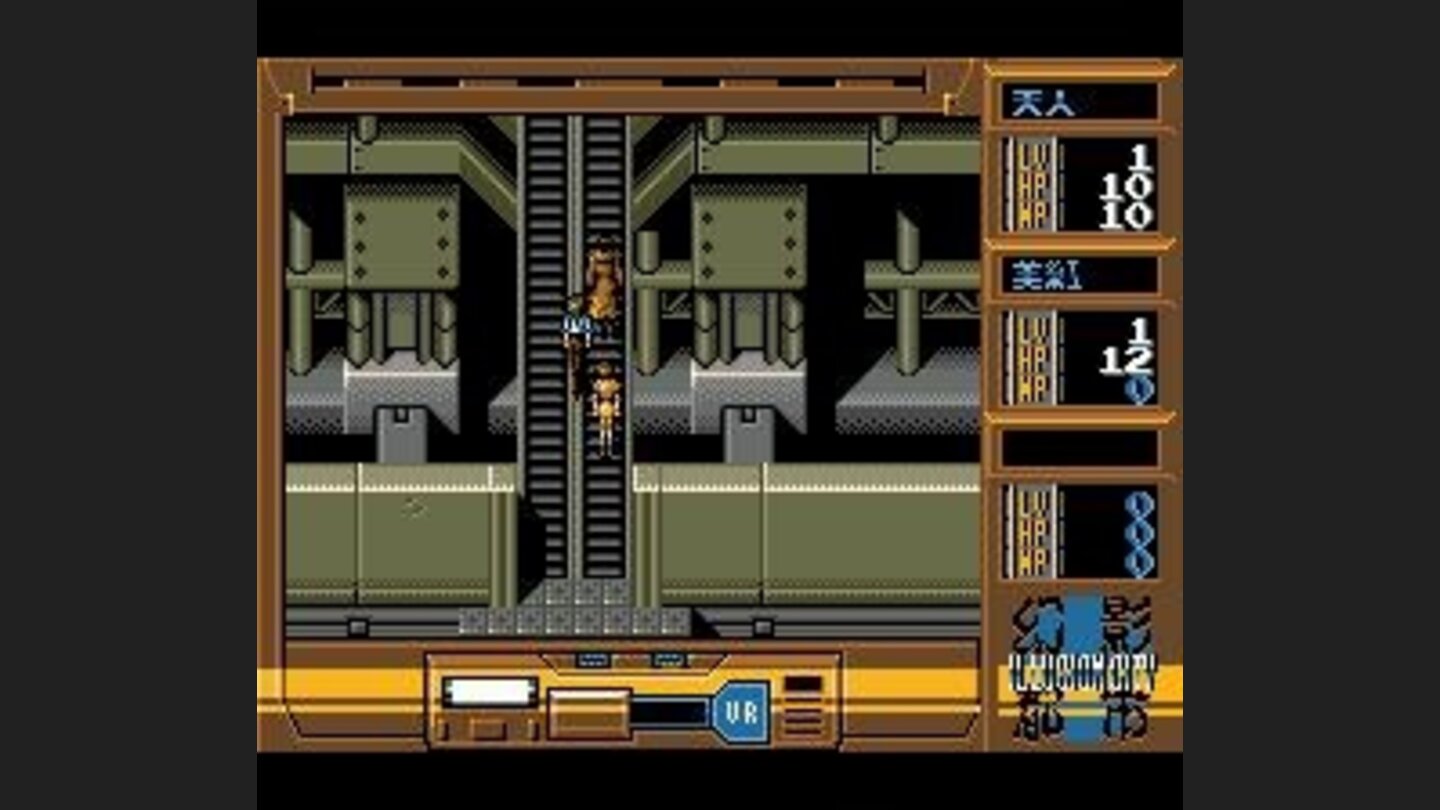Toggle the right blue indicator light on the console
Screen dimensions: 1440x810
[x=668, y=658]
